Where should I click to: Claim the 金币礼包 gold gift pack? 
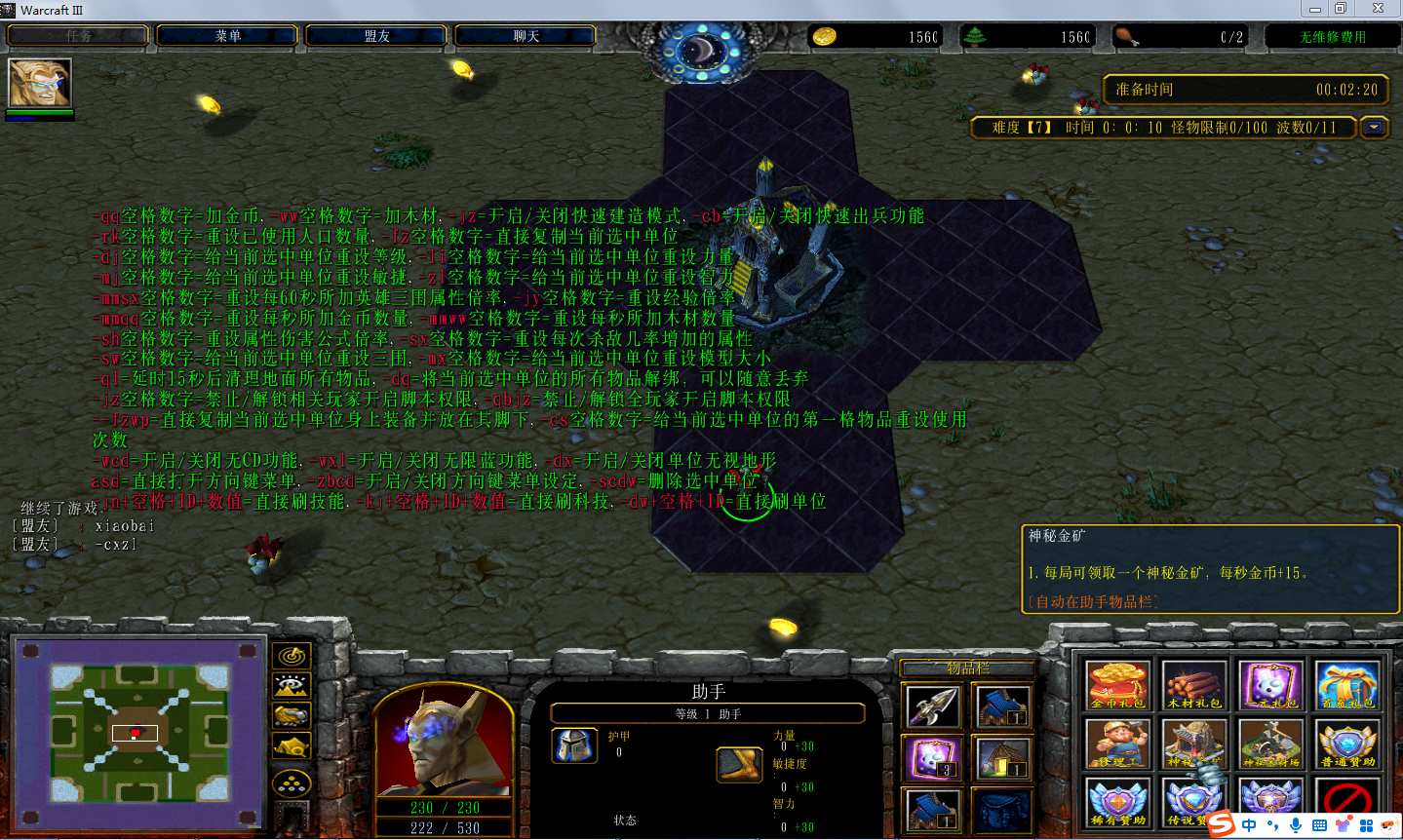(1117, 685)
